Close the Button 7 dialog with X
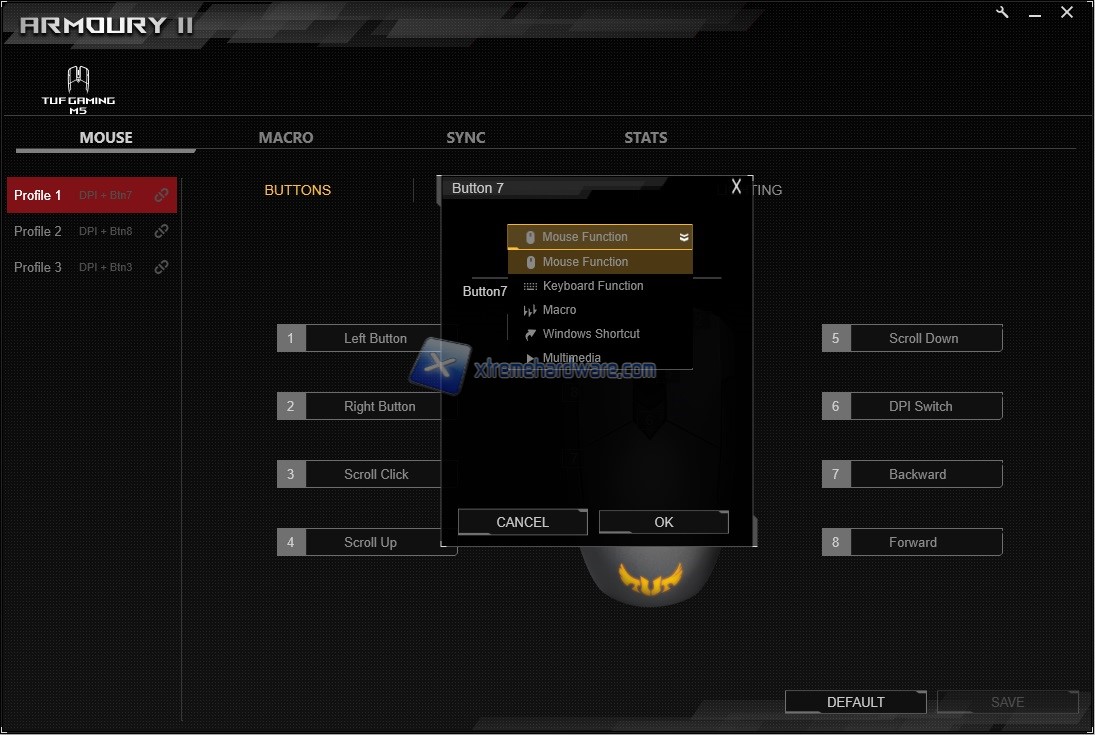Screen dimensions: 1095x735 pos(737,187)
